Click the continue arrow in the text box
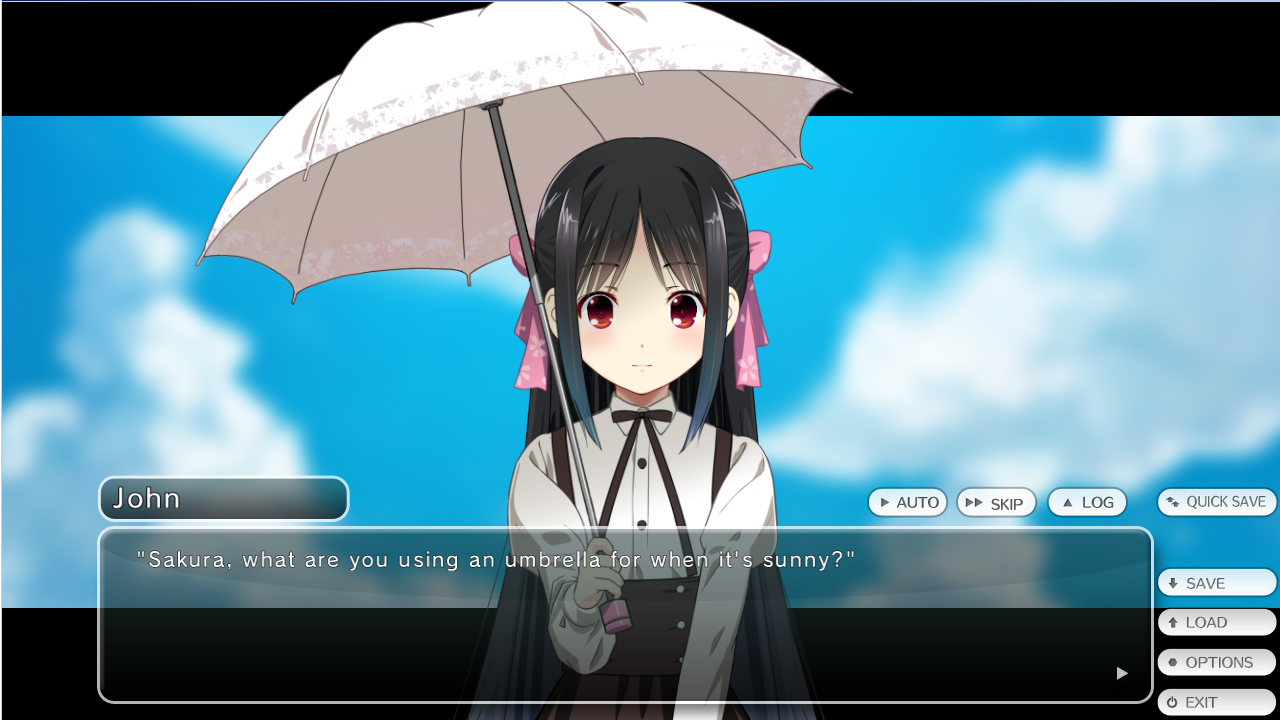This screenshot has width=1280, height=720. (1121, 673)
